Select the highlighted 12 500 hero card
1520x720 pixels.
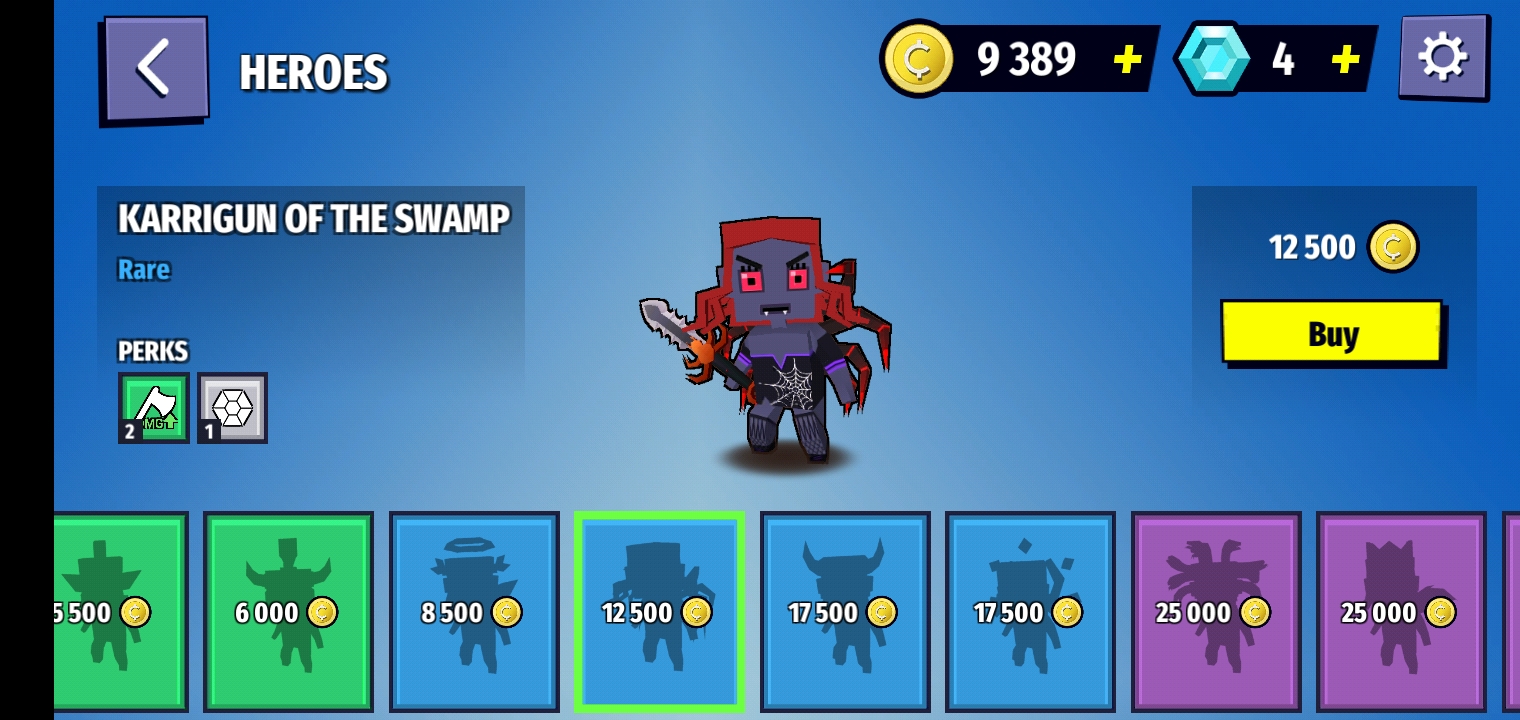click(x=659, y=611)
